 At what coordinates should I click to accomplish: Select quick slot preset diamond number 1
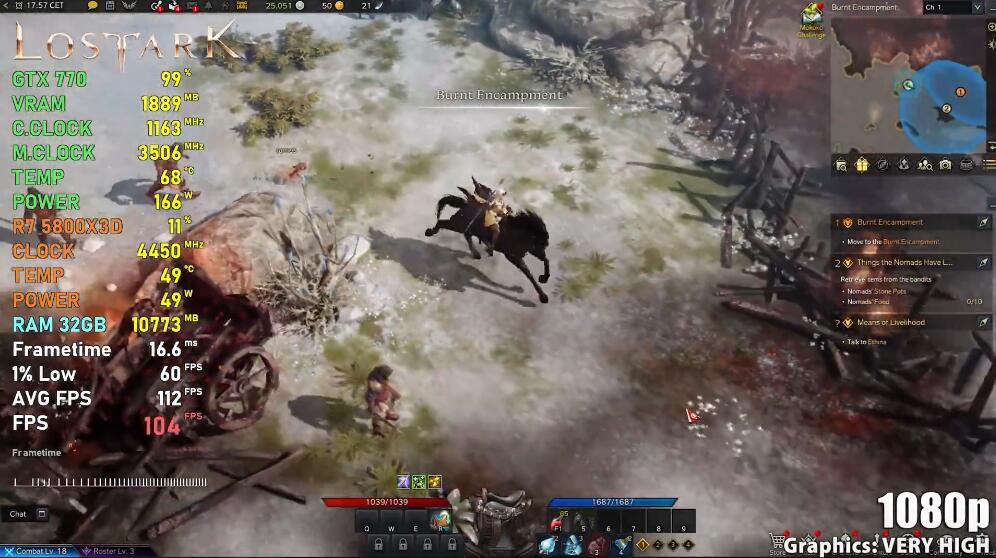click(642, 544)
